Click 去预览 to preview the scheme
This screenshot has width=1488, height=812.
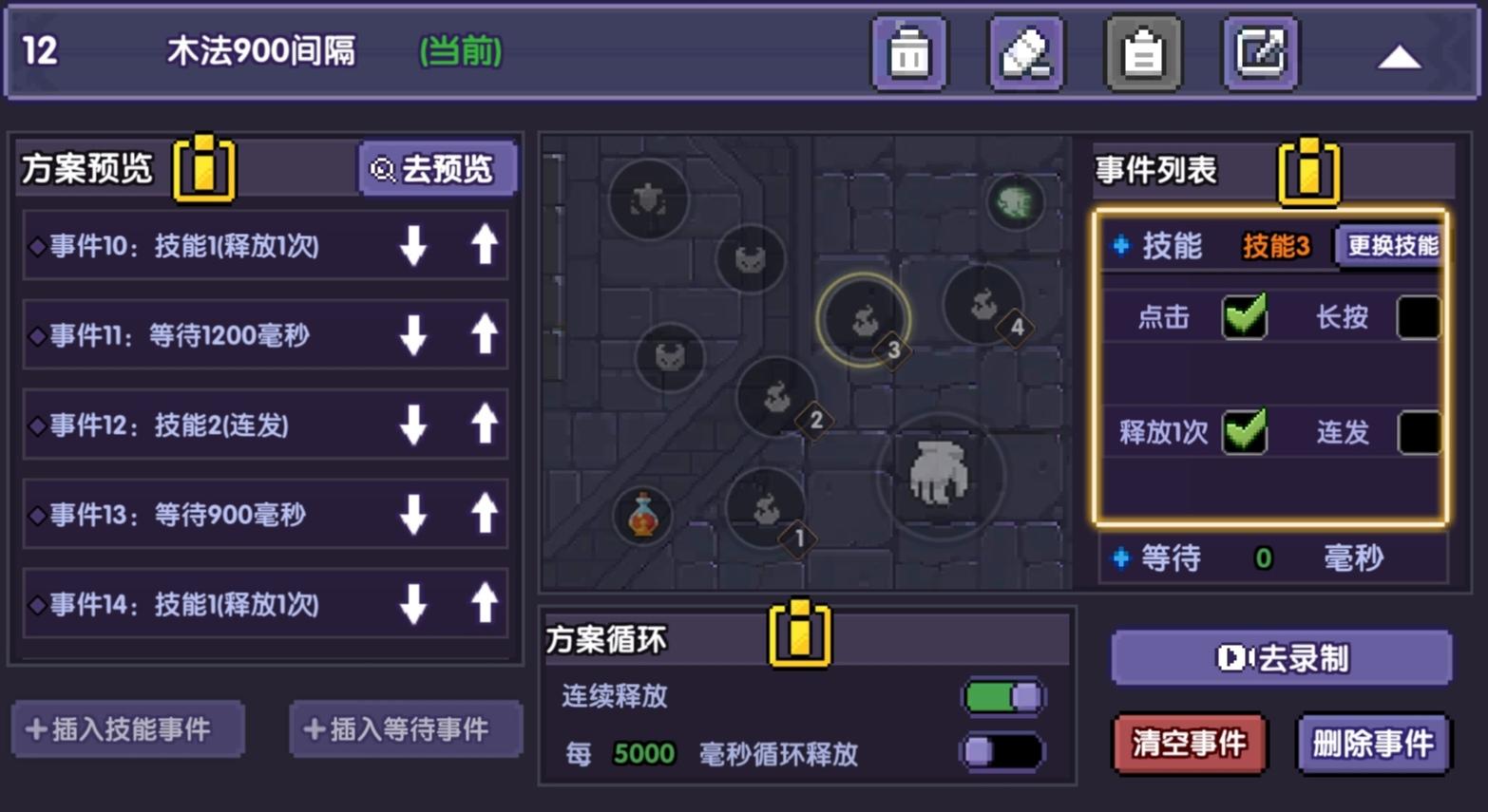pyautogui.click(x=438, y=168)
